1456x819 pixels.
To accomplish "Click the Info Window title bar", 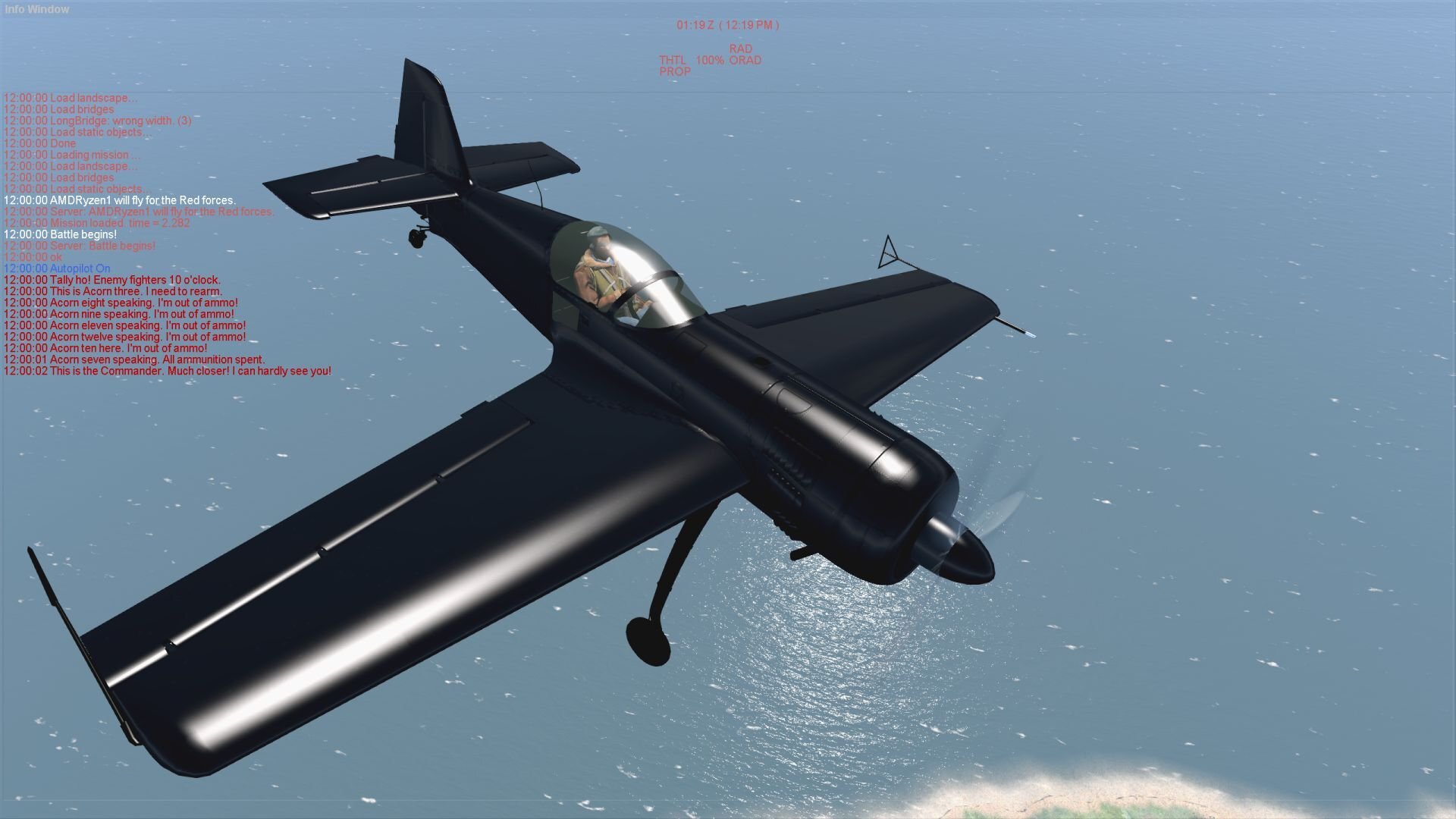I will tap(37, 9).
